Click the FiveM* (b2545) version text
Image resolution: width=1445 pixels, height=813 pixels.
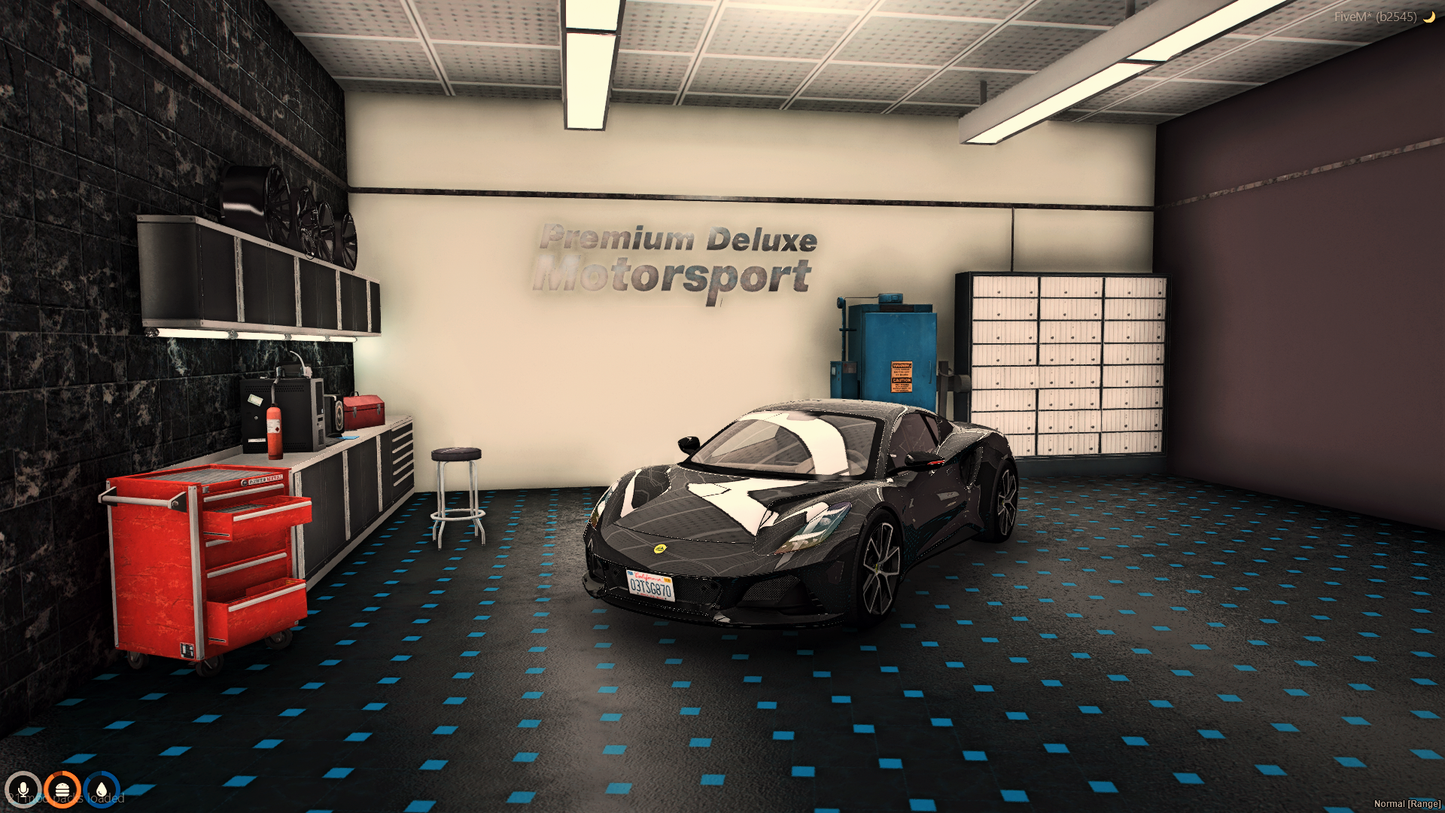(x=1378, y=16)
